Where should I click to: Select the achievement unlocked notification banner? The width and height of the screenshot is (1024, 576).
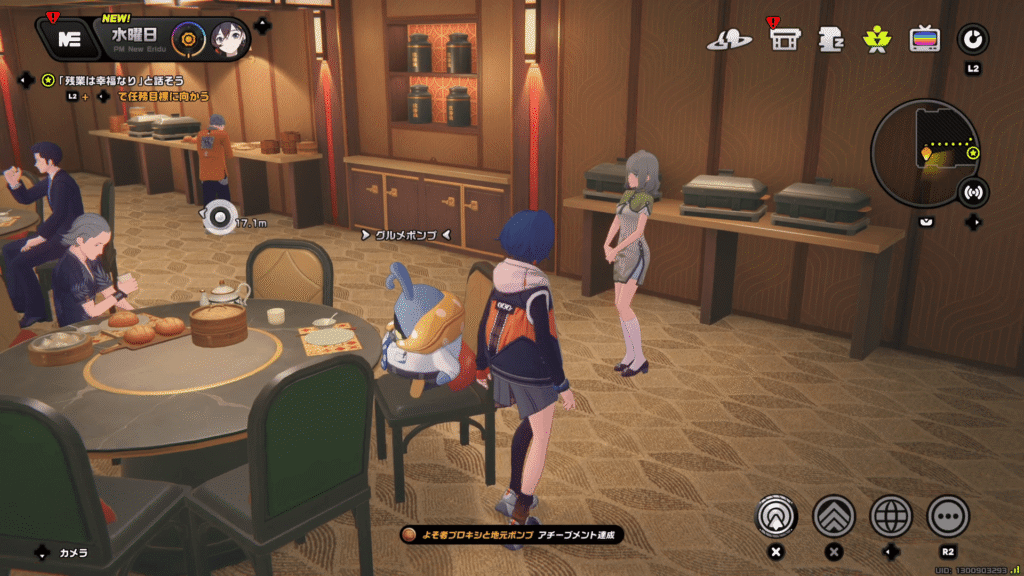(511, 535)
